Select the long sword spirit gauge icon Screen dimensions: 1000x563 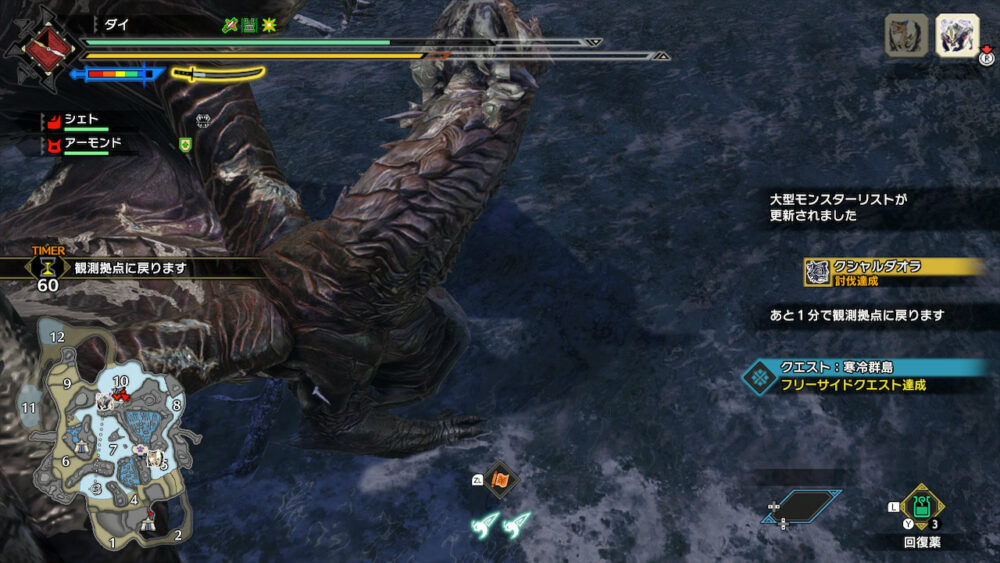pos(217,73)
